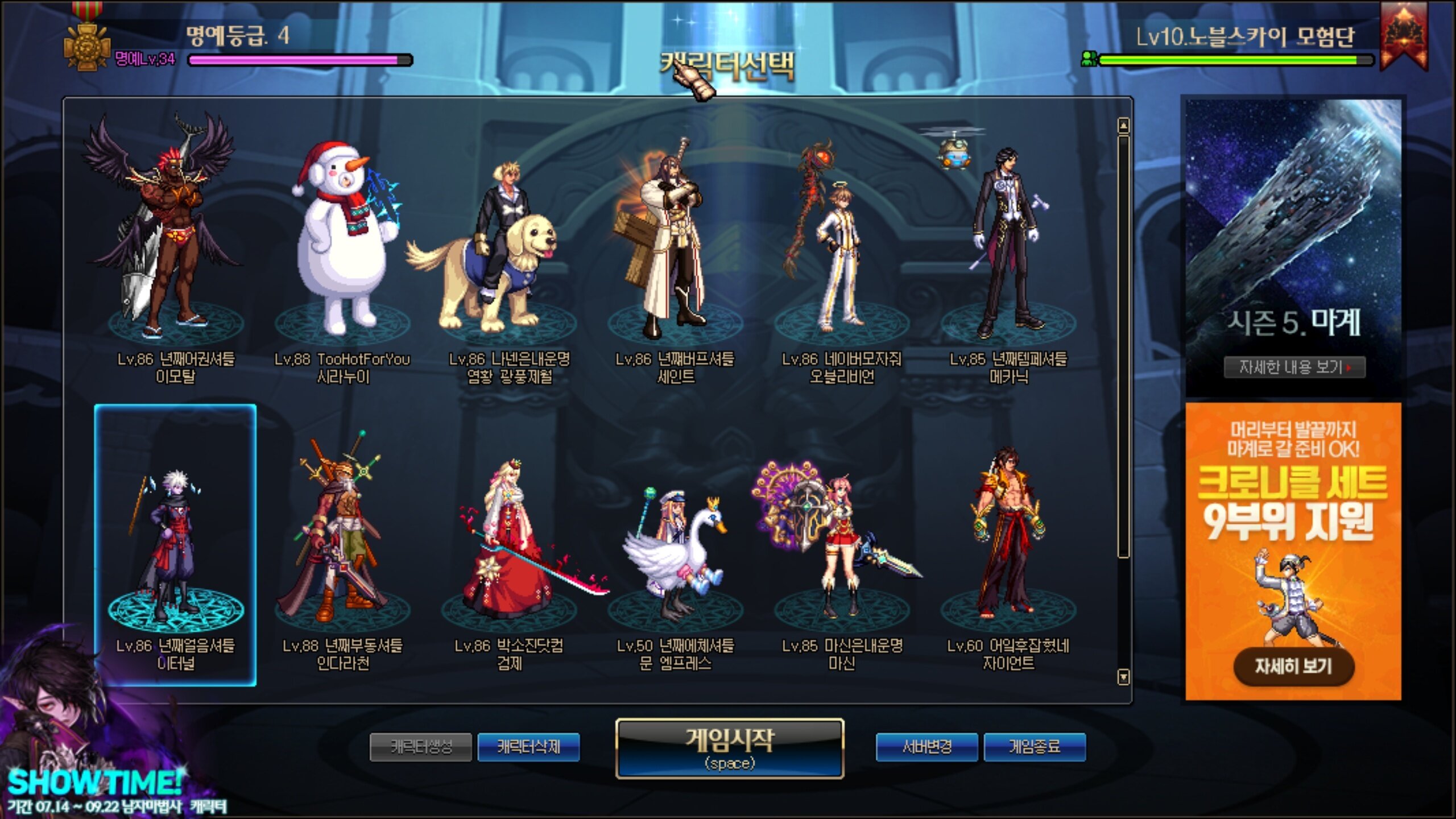Image resolution: width=1456 pixels, height=819 pixels.
Task: Select the 검제 red-dress swordswoman
Action: point(508,546)
